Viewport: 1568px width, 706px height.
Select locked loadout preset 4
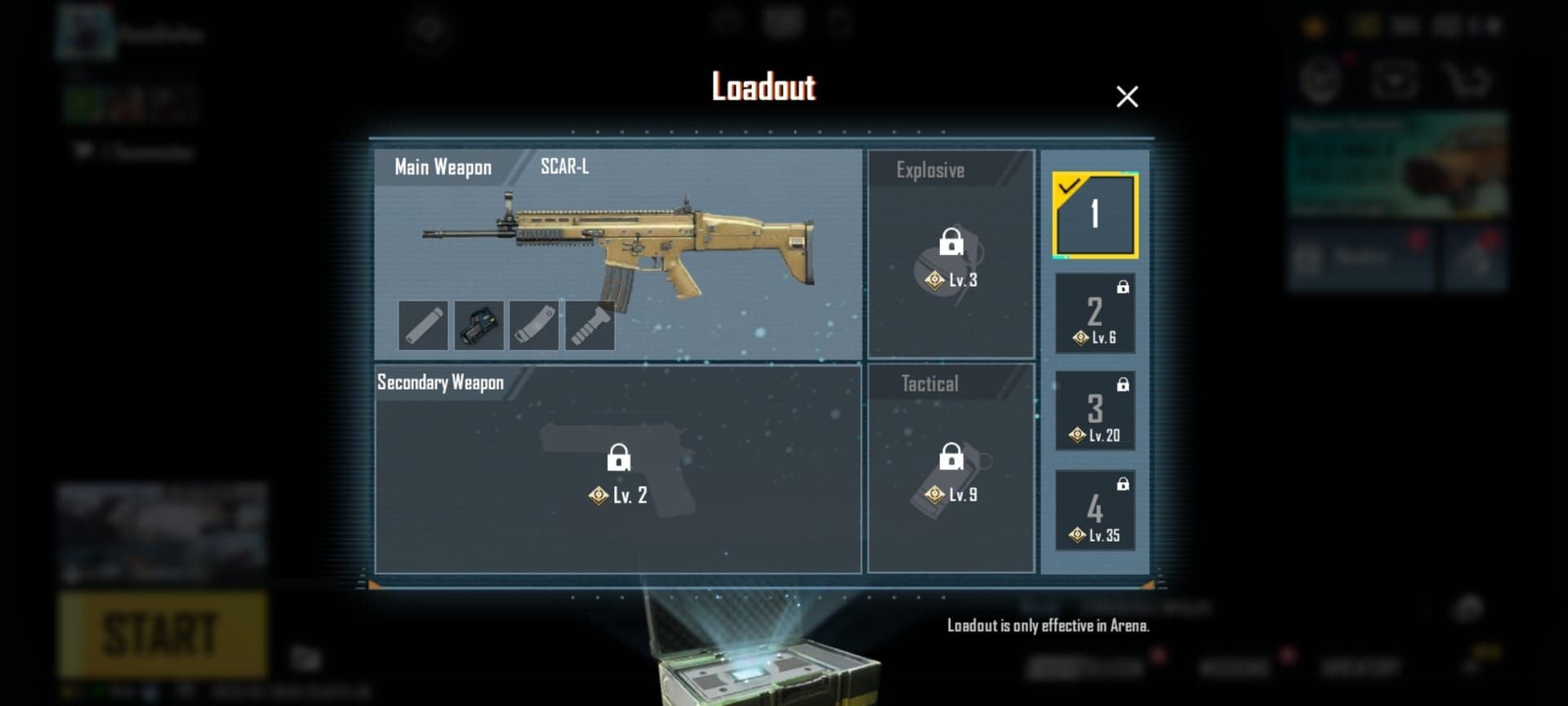1095,510
